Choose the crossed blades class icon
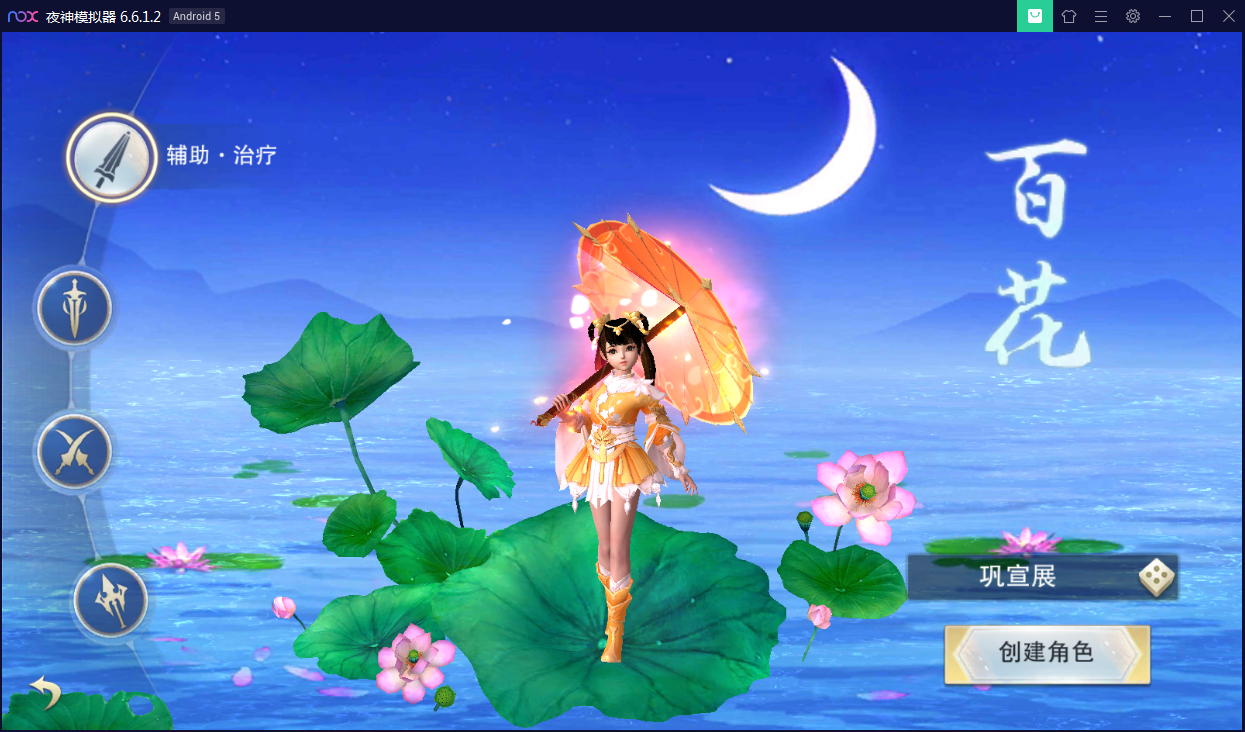 click(x=74, y=452)
